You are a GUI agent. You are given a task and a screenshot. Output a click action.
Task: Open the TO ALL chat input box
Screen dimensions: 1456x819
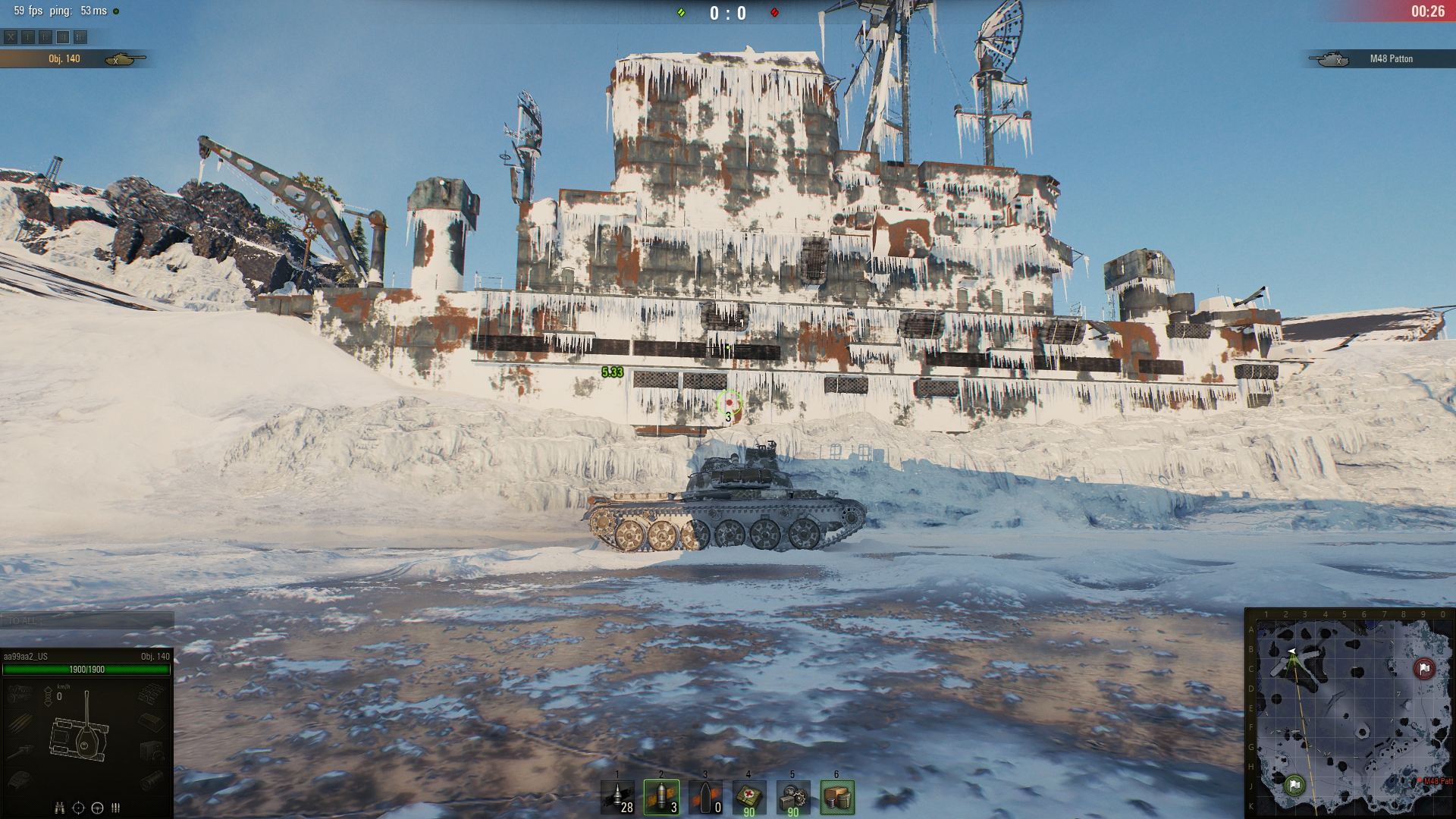86,620
